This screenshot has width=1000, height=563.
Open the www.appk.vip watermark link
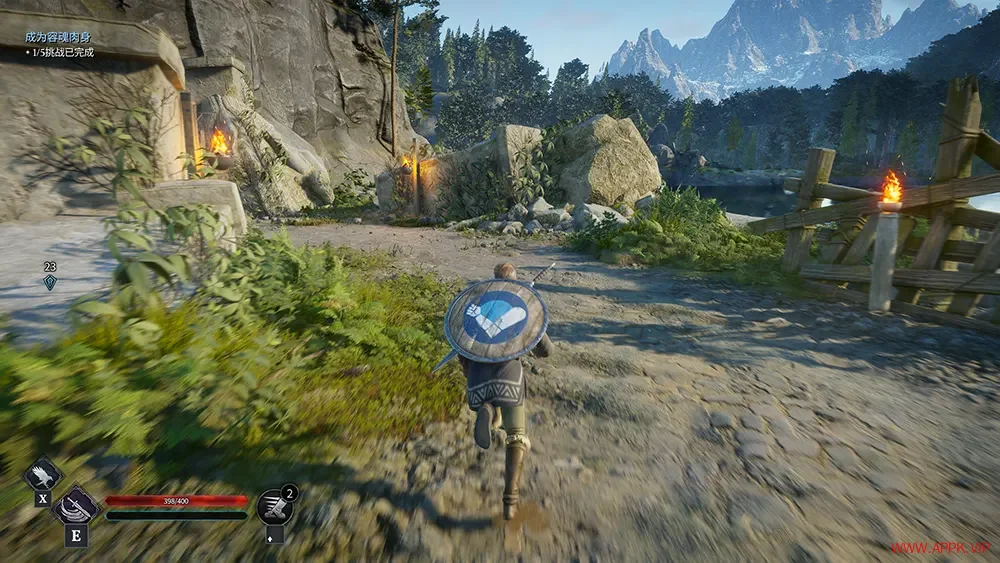click(x=940, y=548)
